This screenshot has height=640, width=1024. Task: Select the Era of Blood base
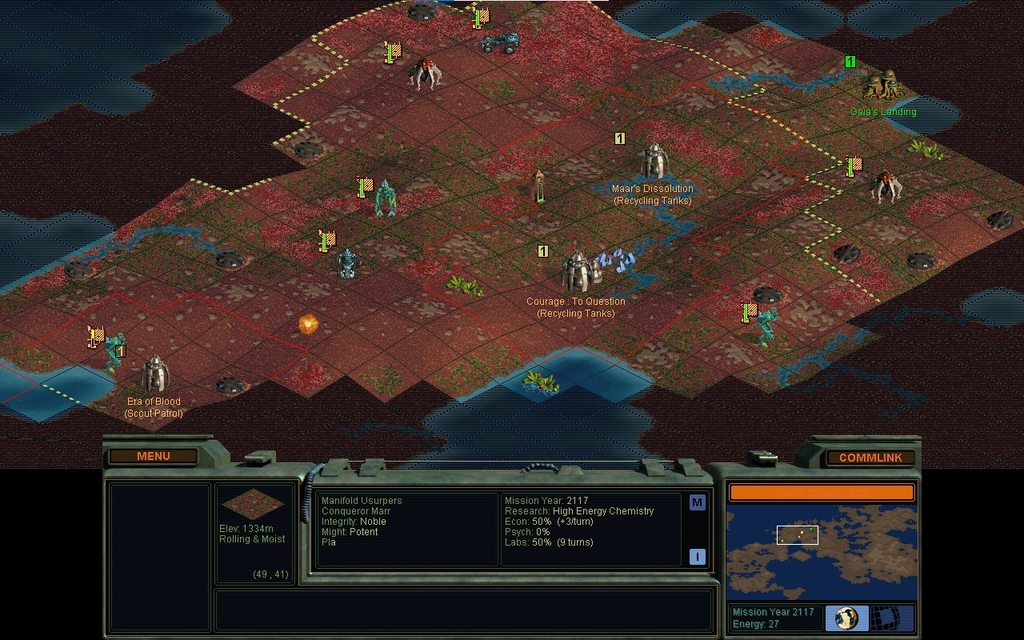click(x=154, y=375)
